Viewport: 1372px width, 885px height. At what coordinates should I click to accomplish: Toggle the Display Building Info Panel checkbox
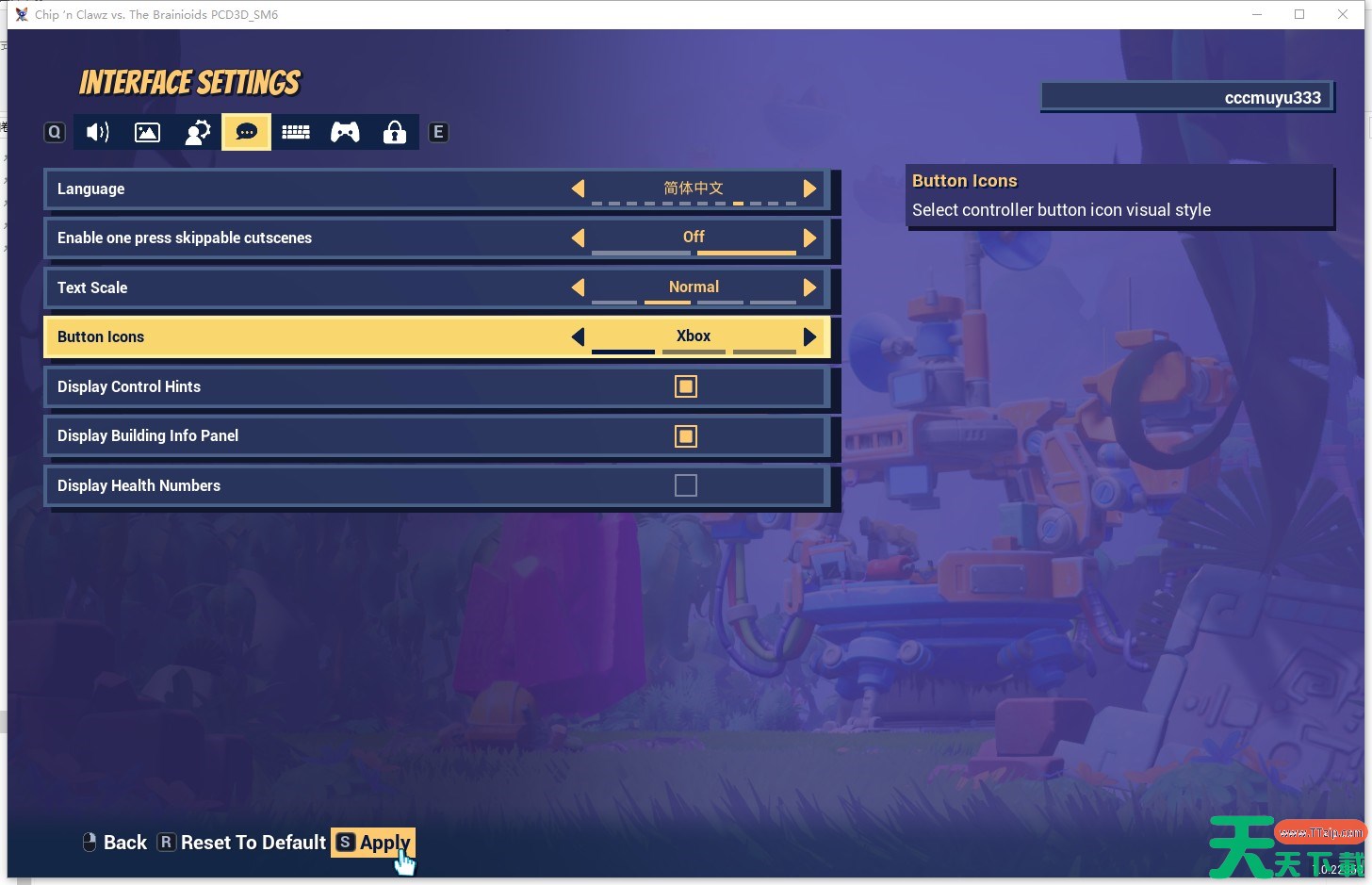pos(686,436)
